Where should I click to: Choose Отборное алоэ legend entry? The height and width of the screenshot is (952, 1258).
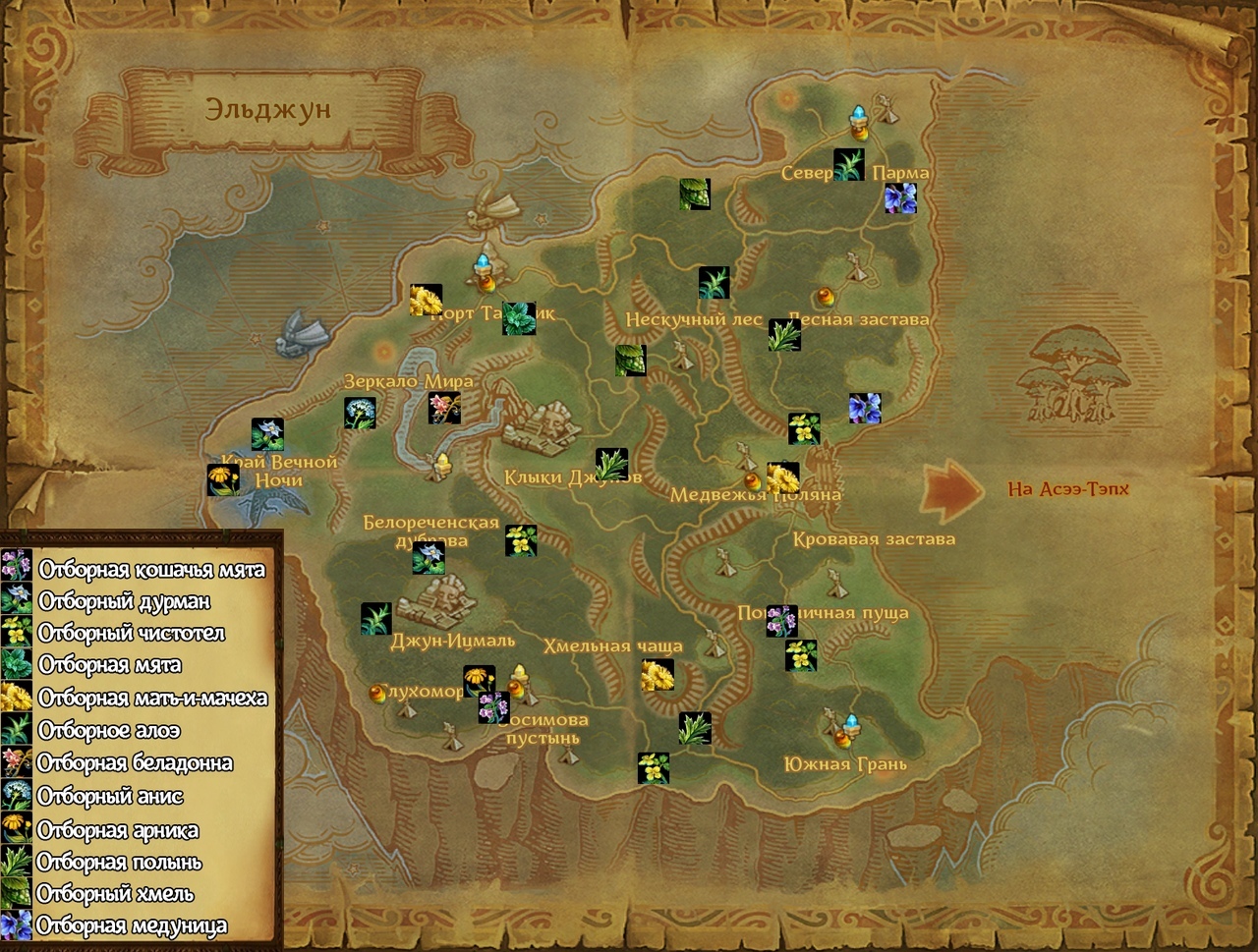(108, 731)
